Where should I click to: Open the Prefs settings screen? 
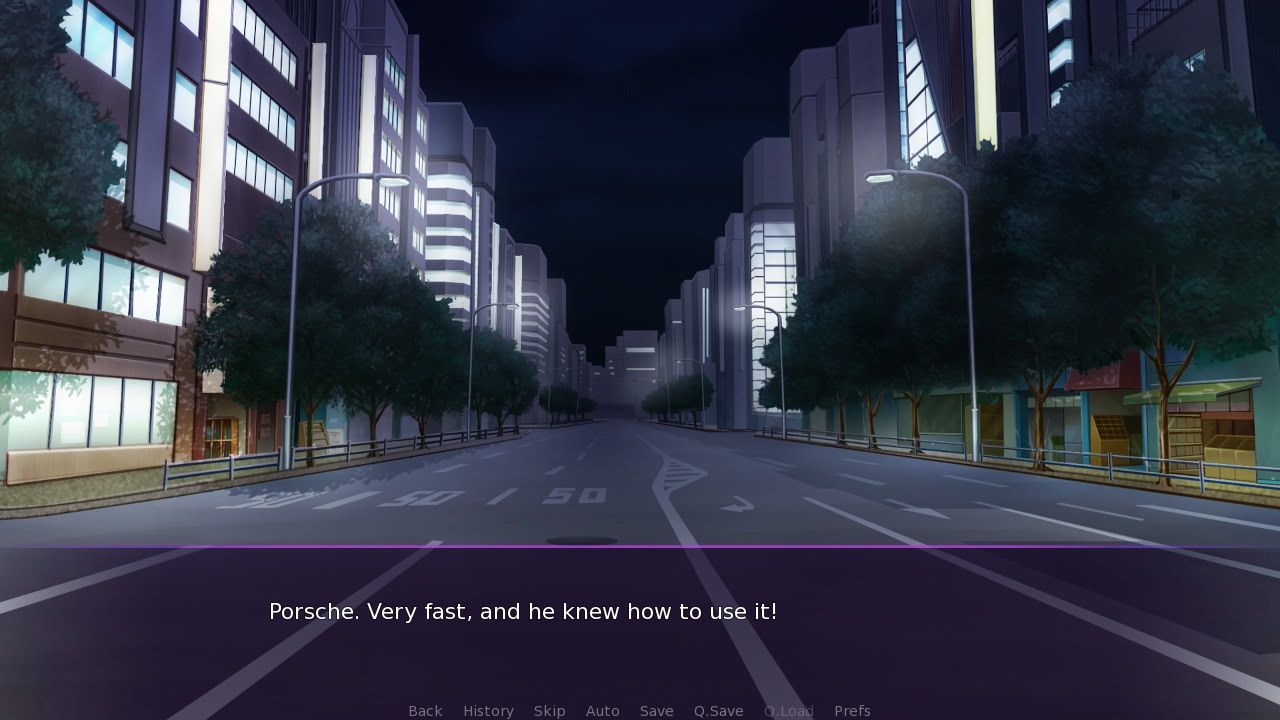click(852, 711)
